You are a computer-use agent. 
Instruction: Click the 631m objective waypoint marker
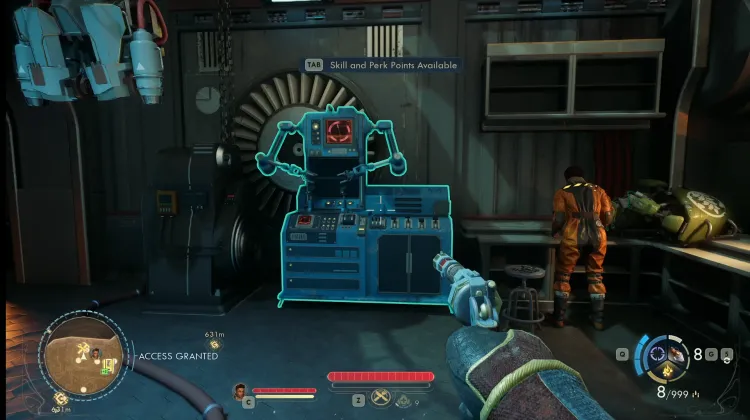(213, 345)
